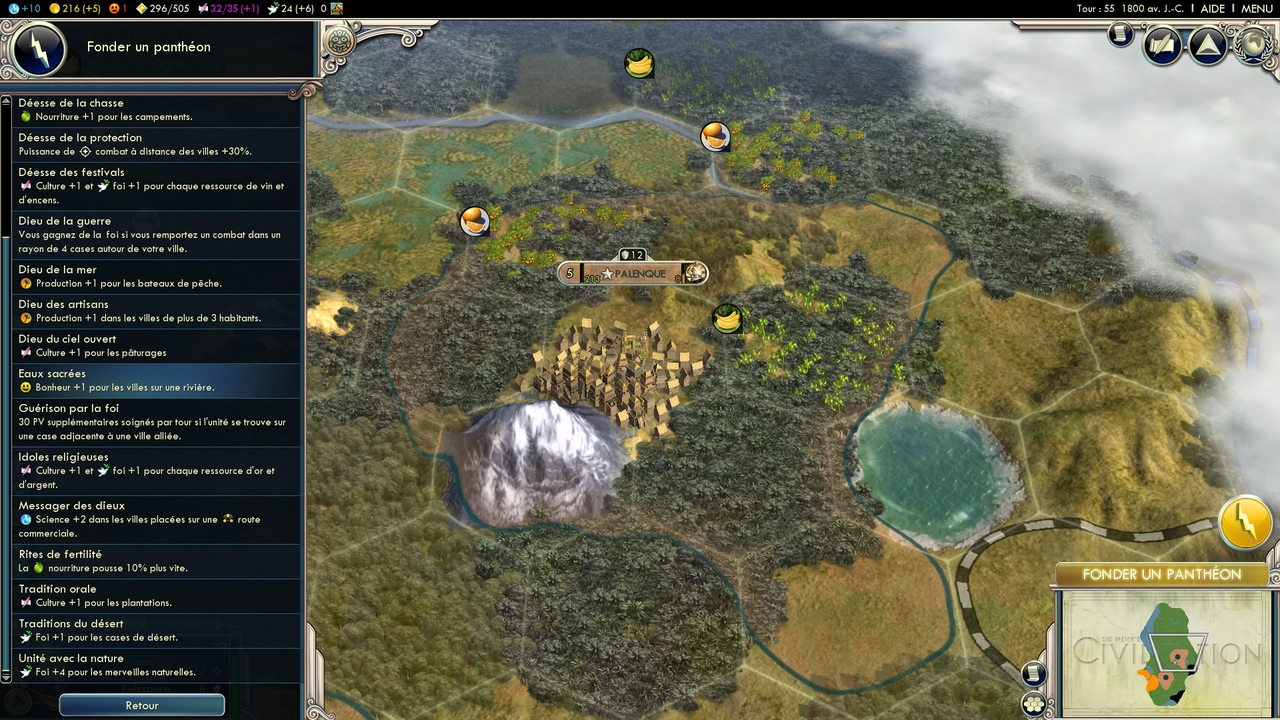Pick Dieu des artisans pantheon
Image resolution: width=1280 pixels, height=720 pixels.
tap(156, 311)
